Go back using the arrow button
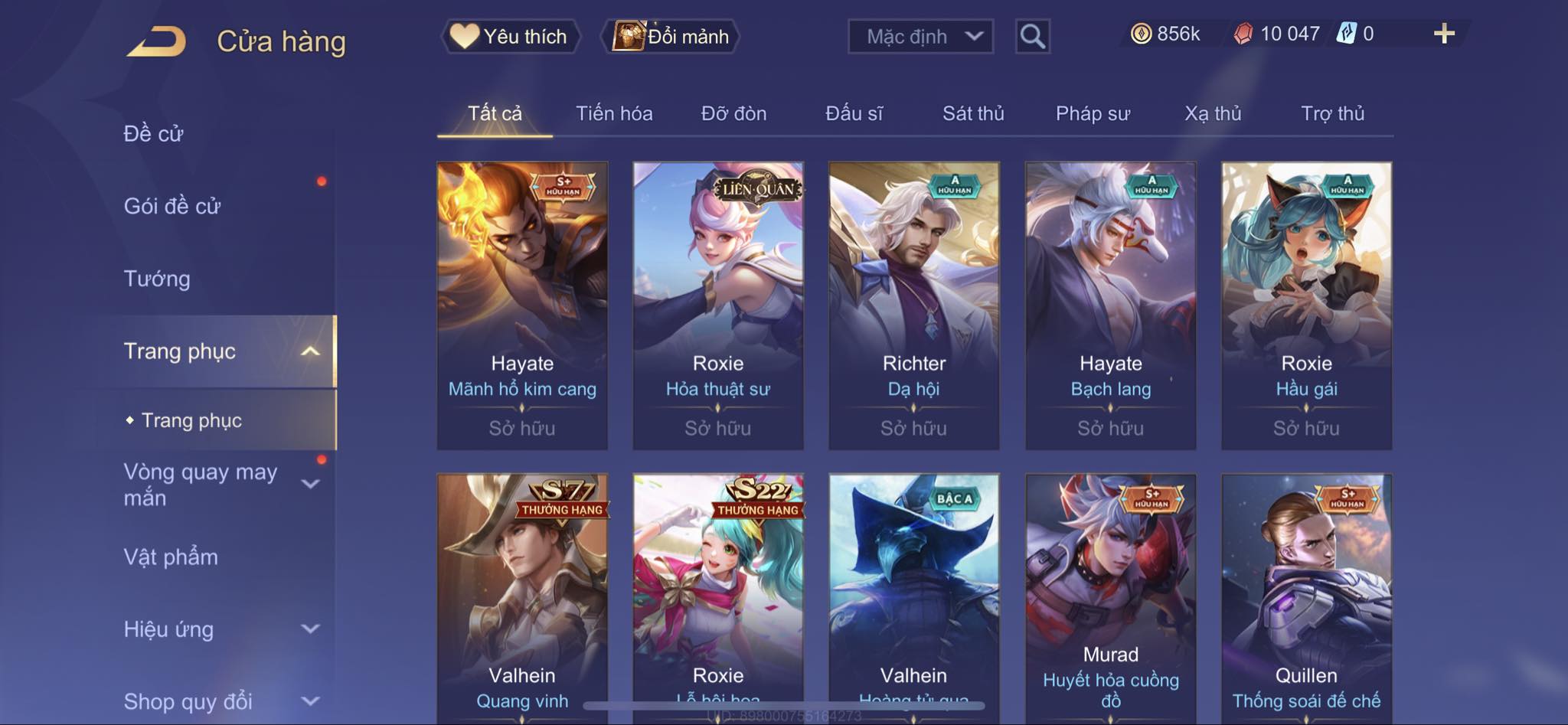The height and width of the screenshot is (725, 1568). 158,41
